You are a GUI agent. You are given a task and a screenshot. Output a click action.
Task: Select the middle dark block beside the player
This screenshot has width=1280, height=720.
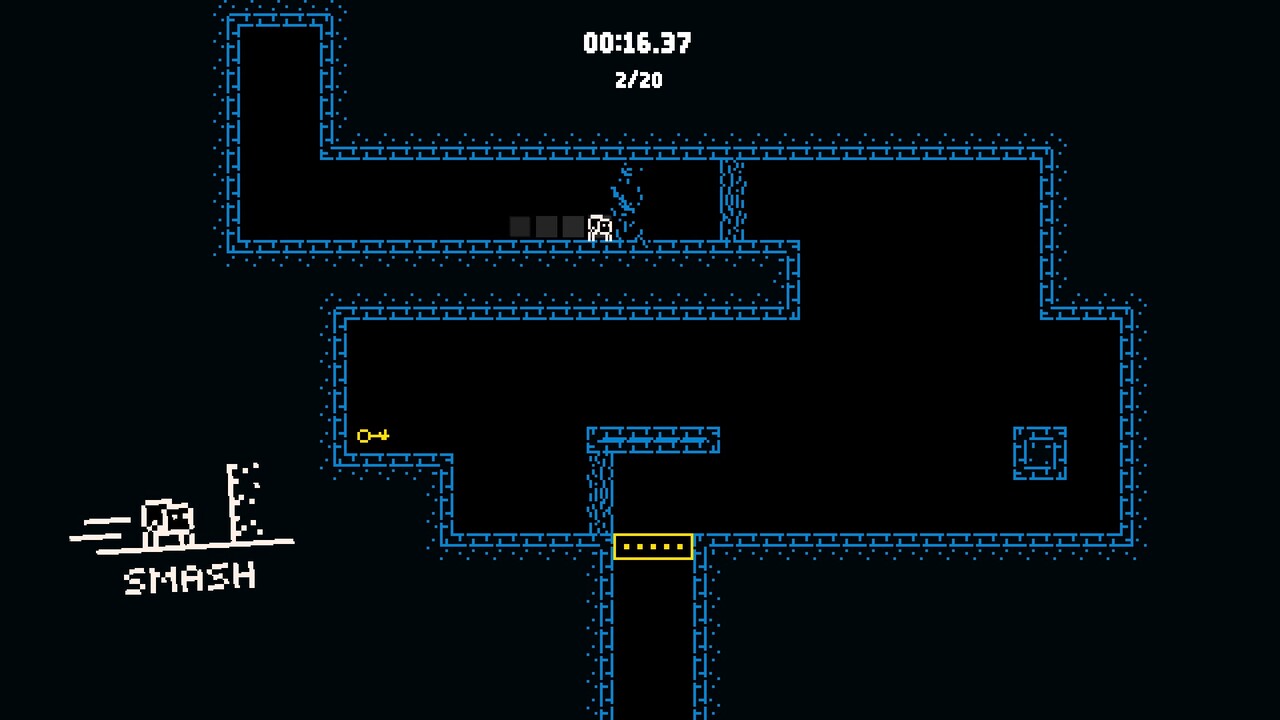tap(546, 227)
